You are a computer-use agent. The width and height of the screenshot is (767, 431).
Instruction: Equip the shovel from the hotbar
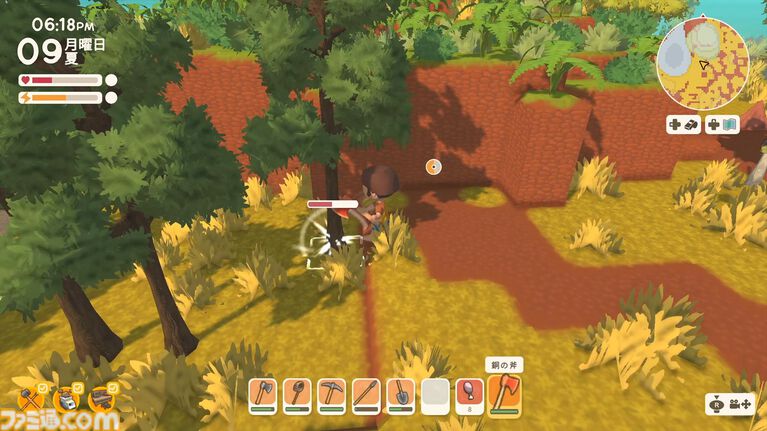pos(400,394)
